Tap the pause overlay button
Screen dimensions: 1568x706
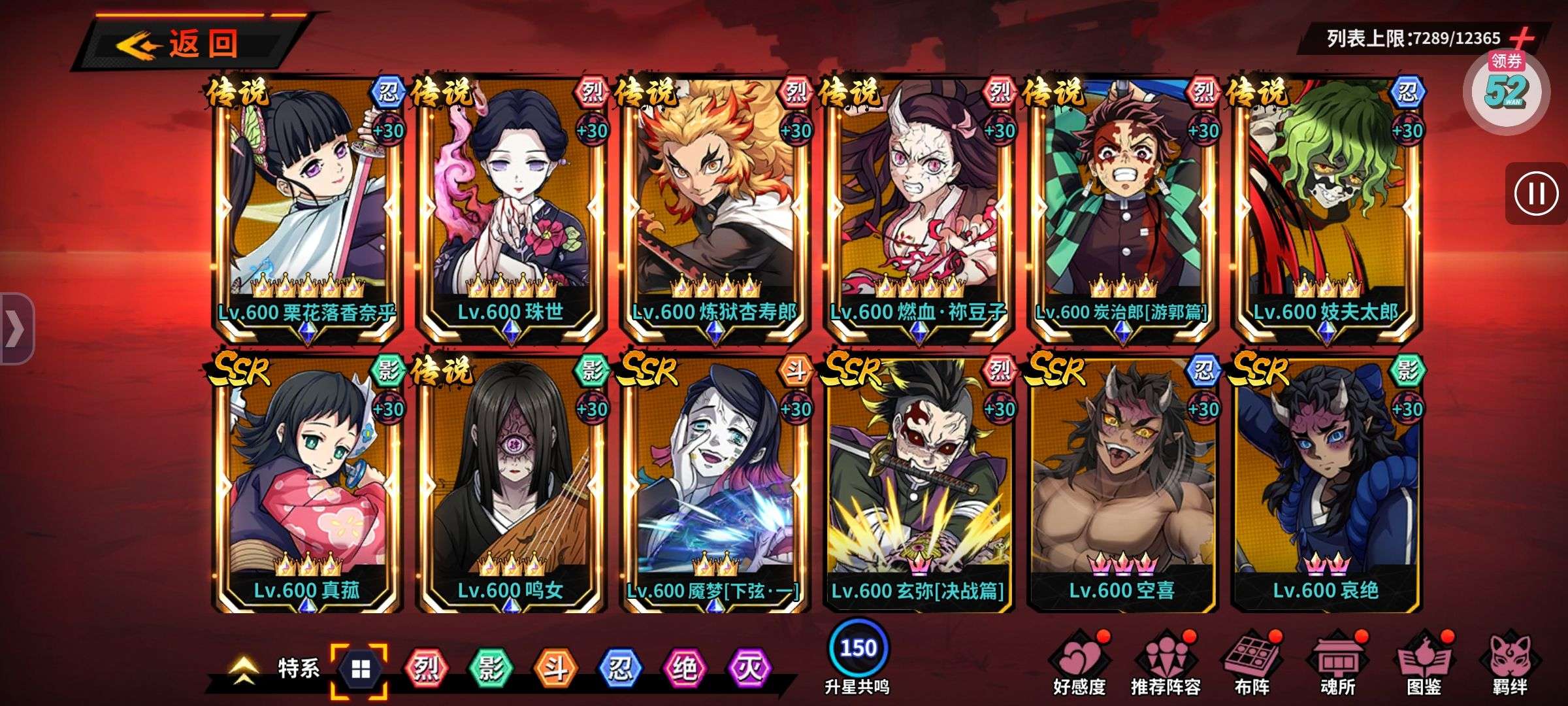click(1535, 193)
